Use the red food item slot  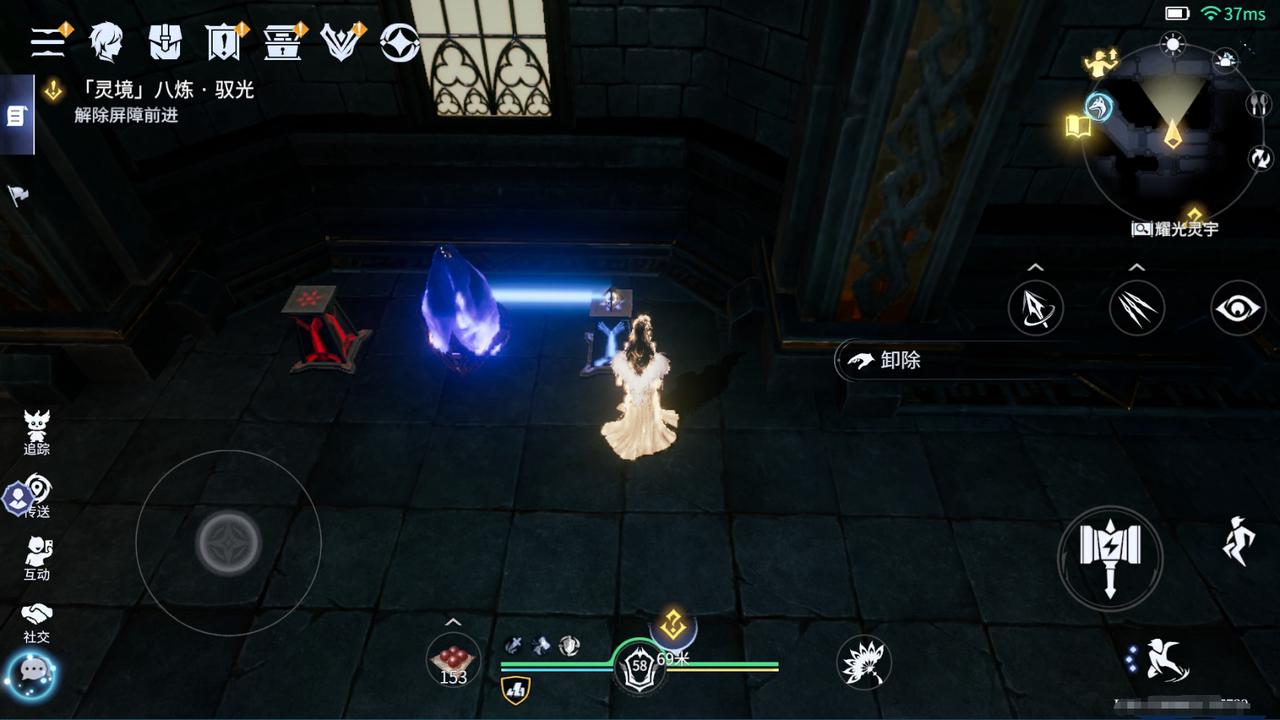point(453,660)
